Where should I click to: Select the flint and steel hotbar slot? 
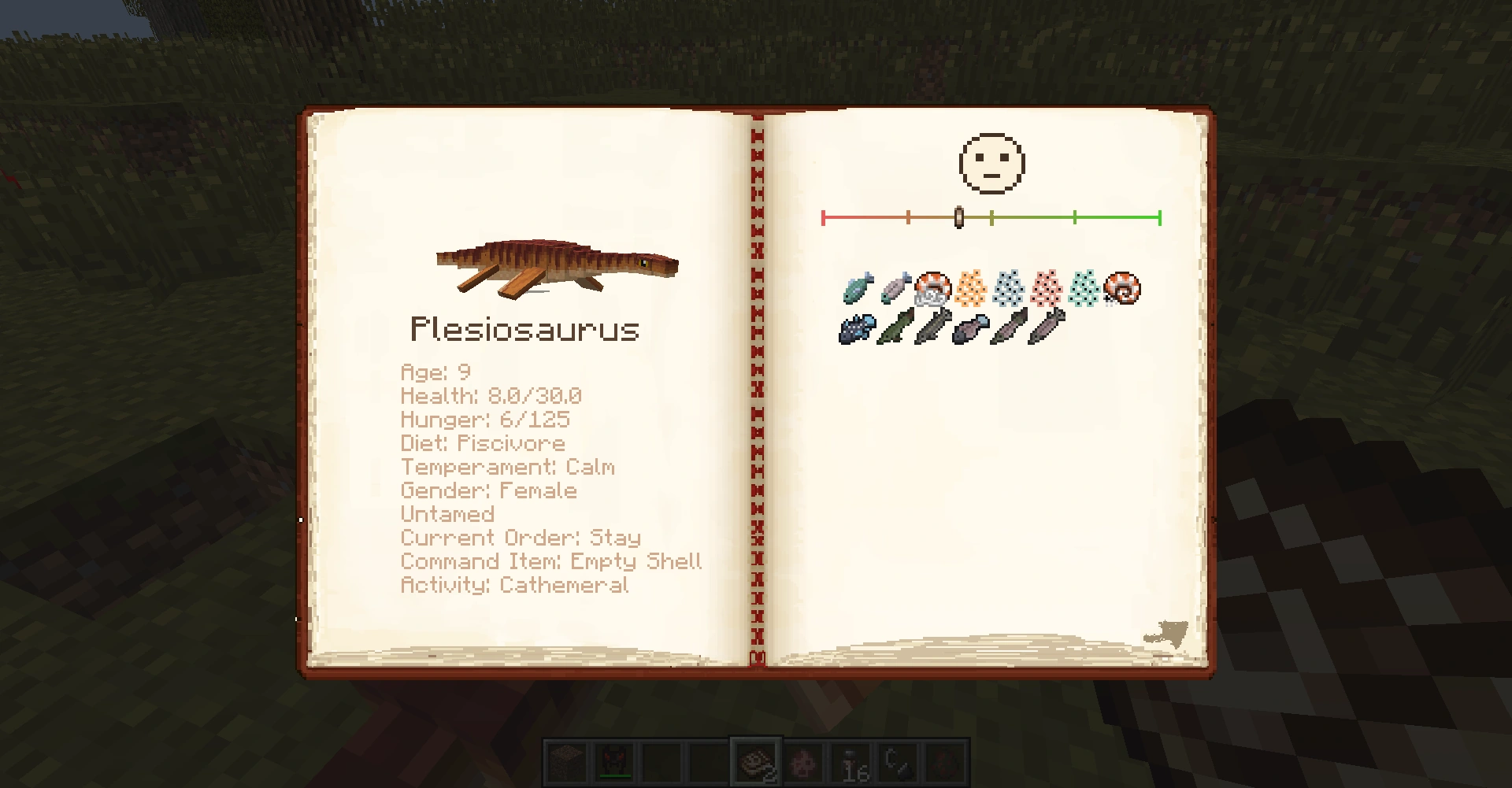click(x=899, y=762)
